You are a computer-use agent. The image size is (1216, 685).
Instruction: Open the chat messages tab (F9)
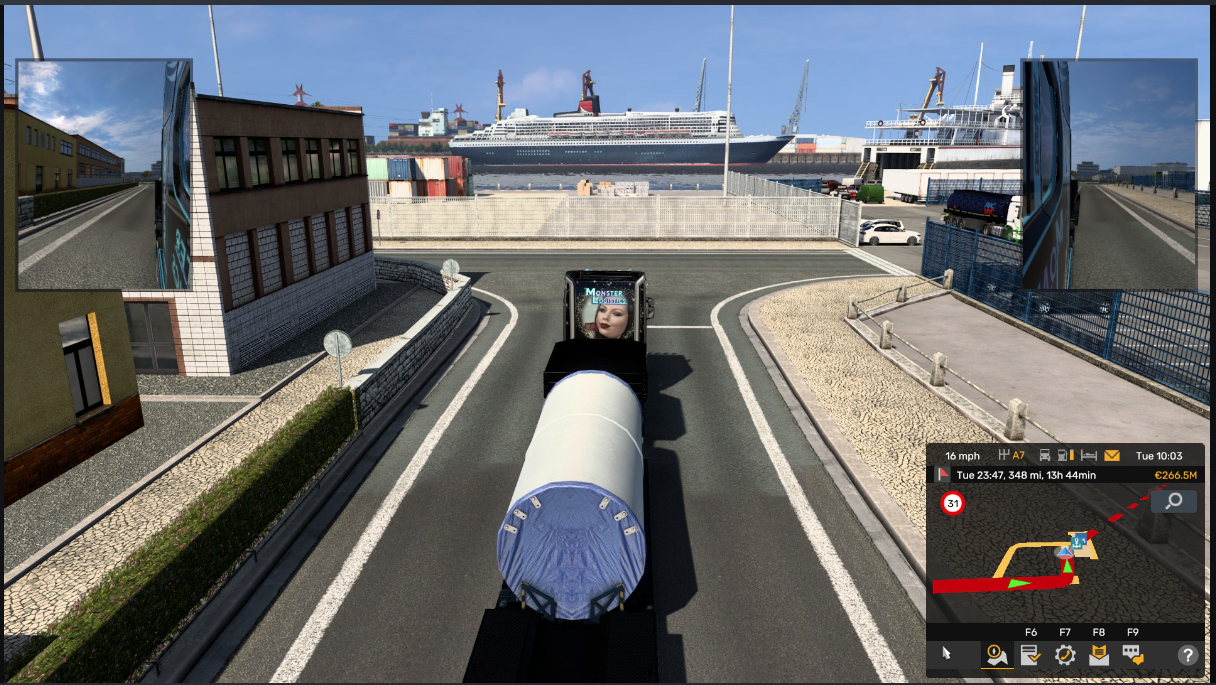(1132, 655)
